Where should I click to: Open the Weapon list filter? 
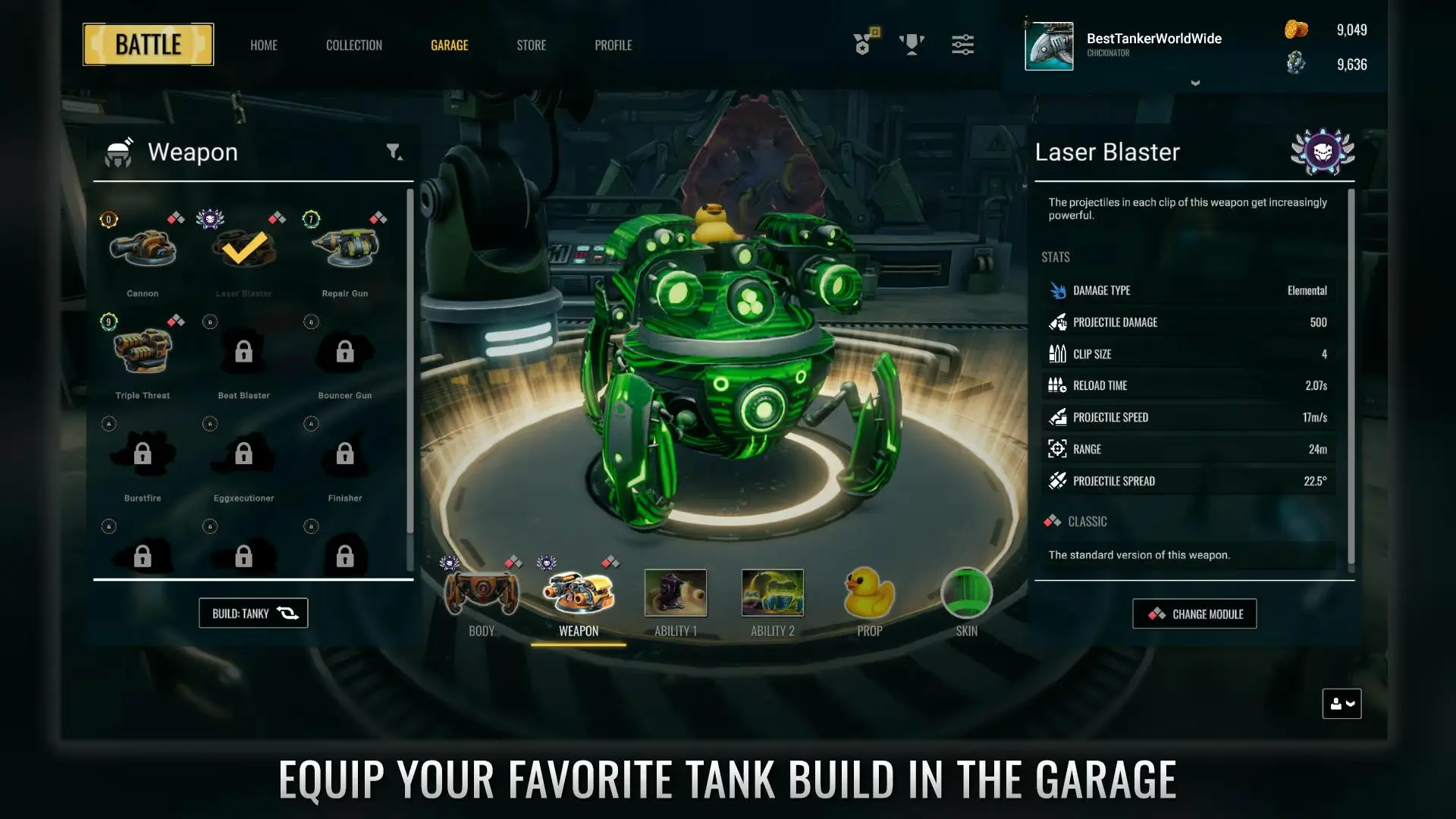392,152
